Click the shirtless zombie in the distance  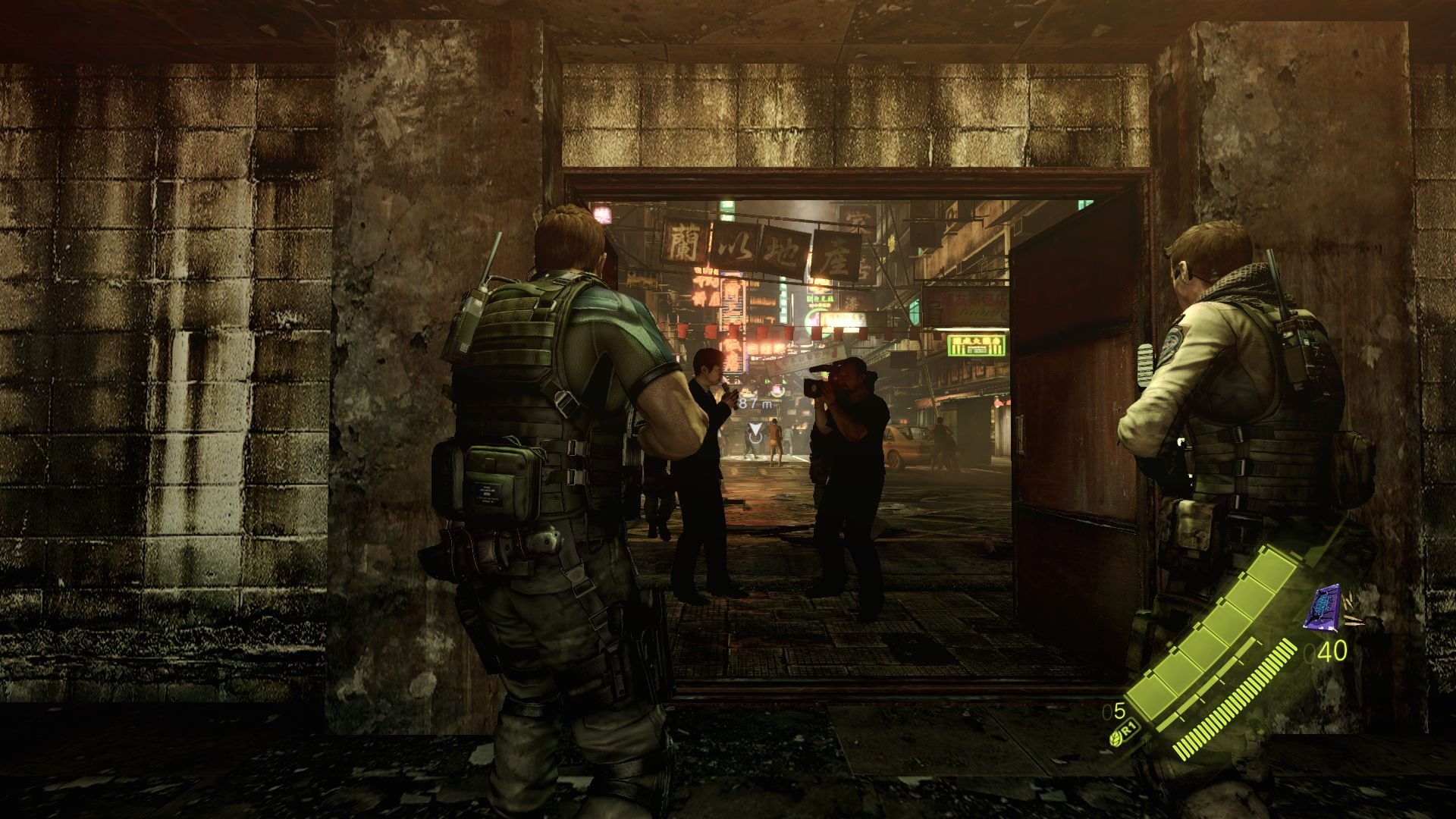775,440
